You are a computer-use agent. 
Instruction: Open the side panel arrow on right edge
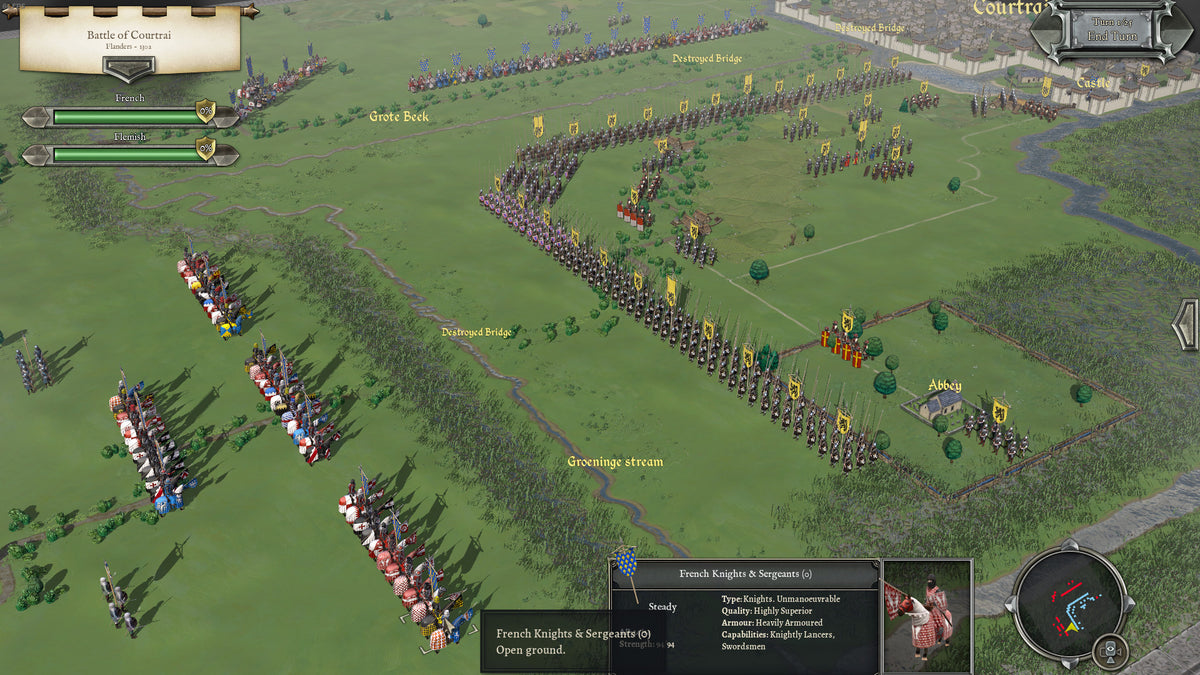click(1186, 325)
